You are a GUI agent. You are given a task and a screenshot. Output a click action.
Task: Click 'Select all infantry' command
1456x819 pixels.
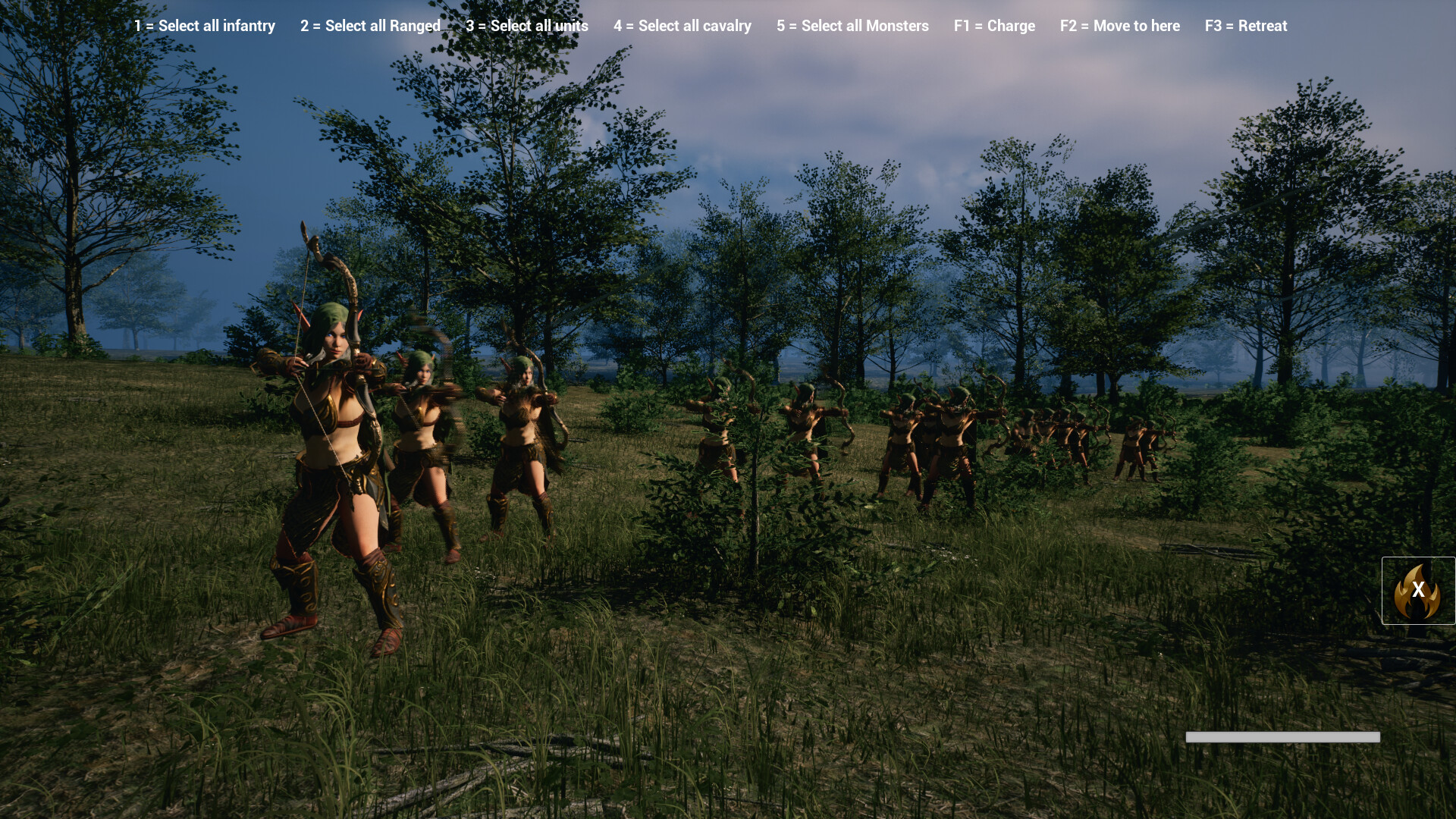coord(203,26)
